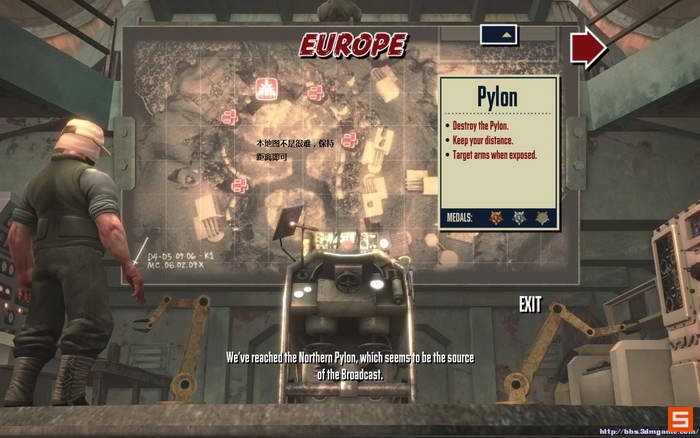Image resolution: width=700 pixels, height=438 pixels.
Task: Exit the mission map screen
Action: tap(530, 304)
